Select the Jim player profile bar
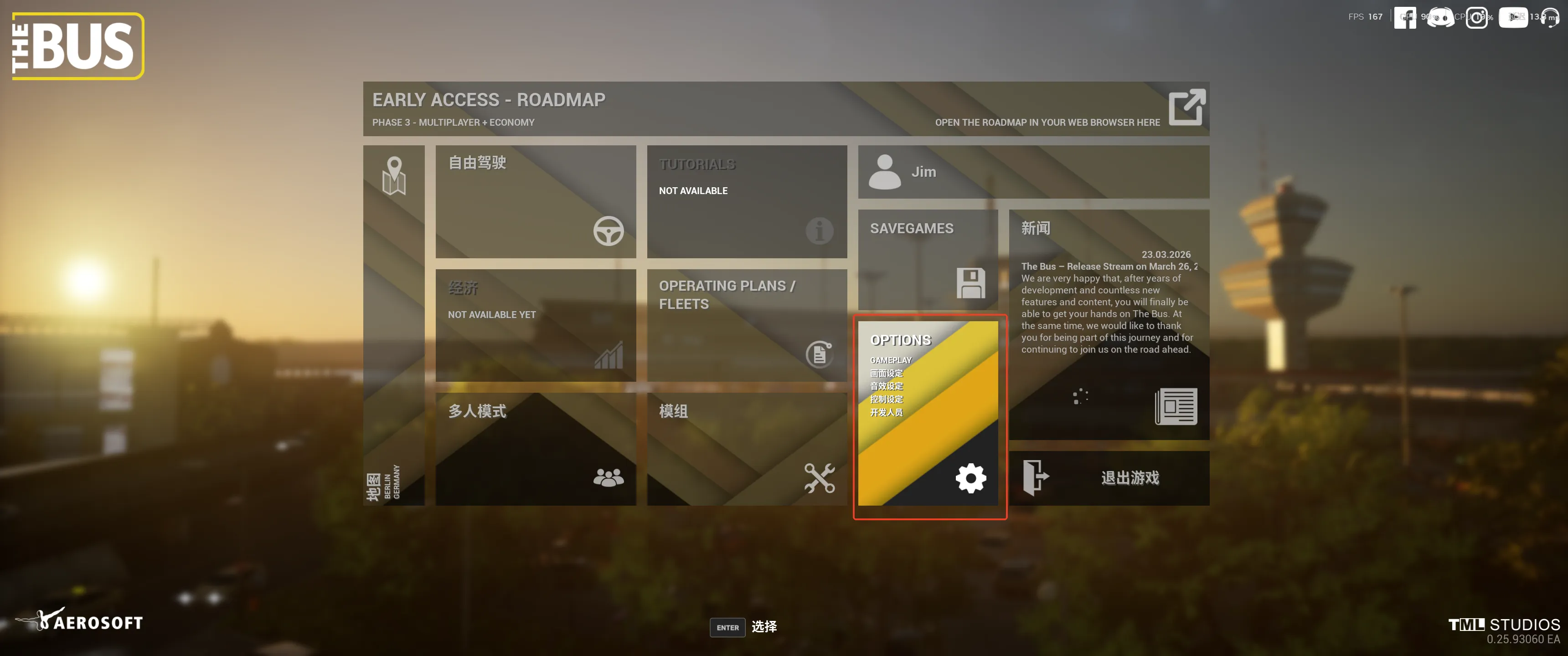Screen dimensions: 1568x656 [x=1033, y=172]
